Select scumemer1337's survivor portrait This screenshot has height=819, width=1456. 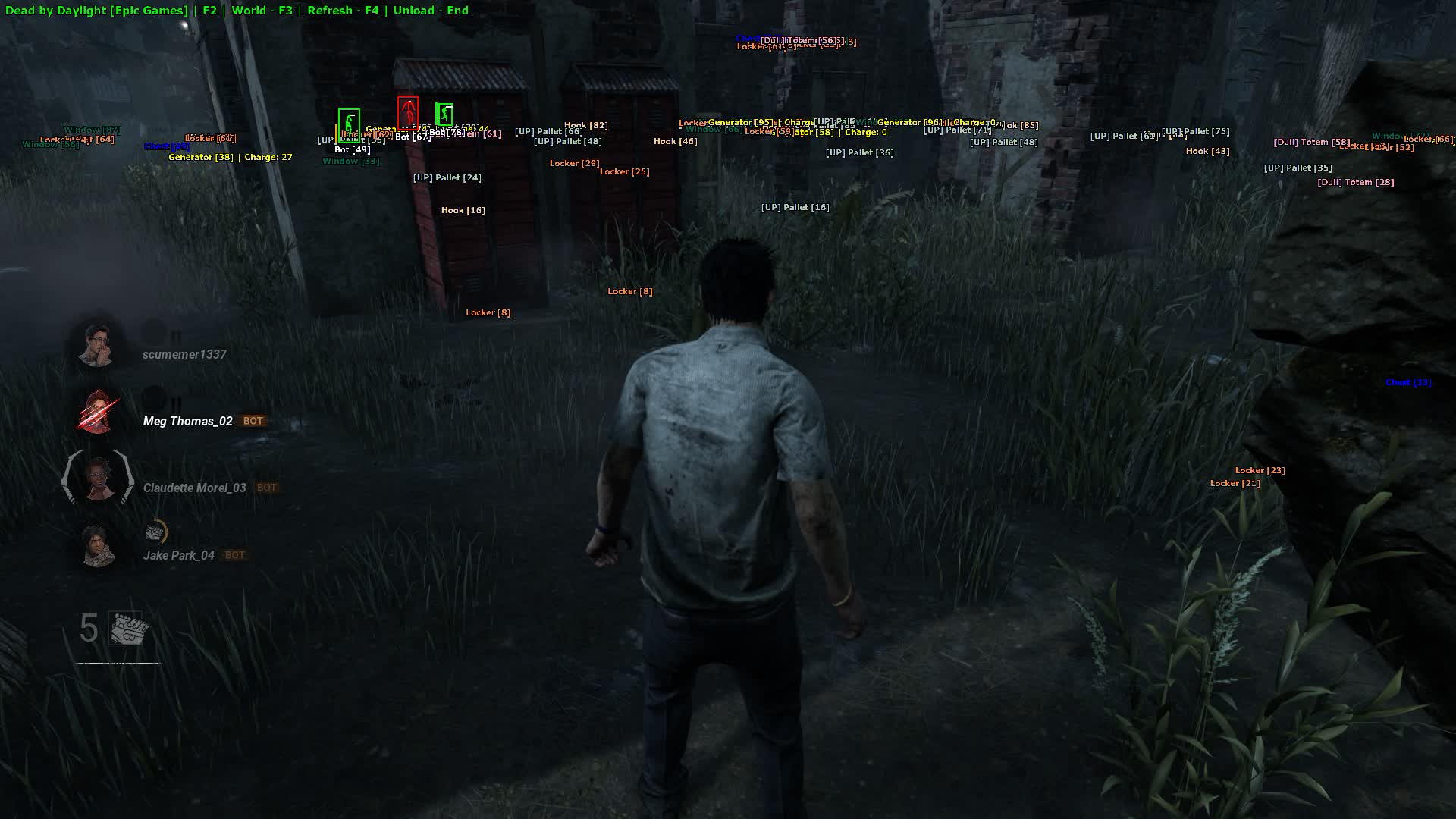(x=98, y=345)
